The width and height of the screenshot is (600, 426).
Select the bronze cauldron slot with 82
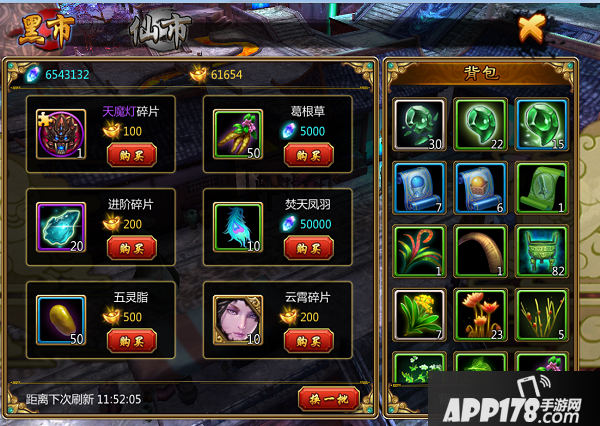541,250
